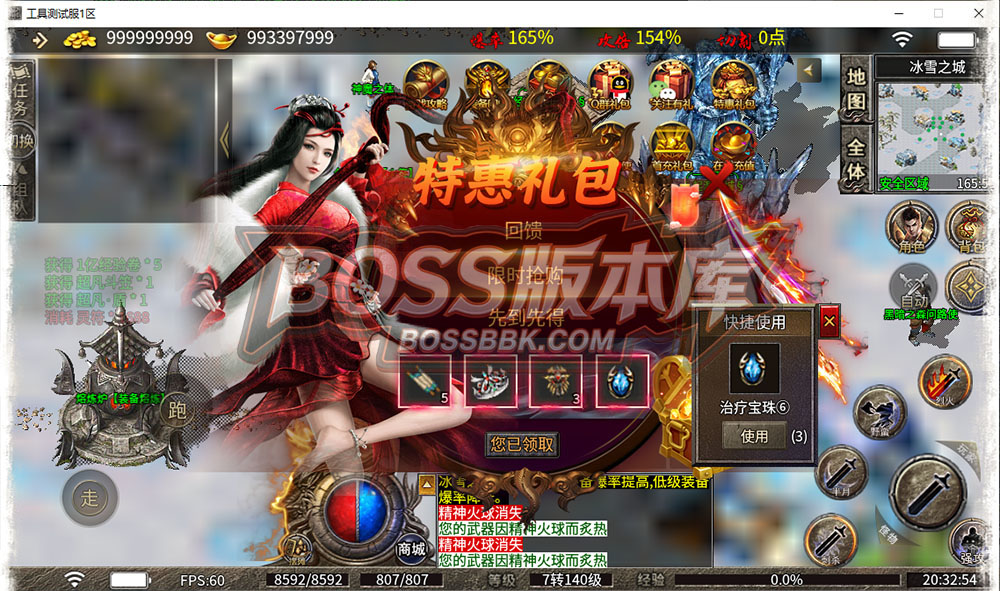This screenshot has width=1000, height=591.
Task: Open the 角色 character panel
Action: [x=910, y=227]
